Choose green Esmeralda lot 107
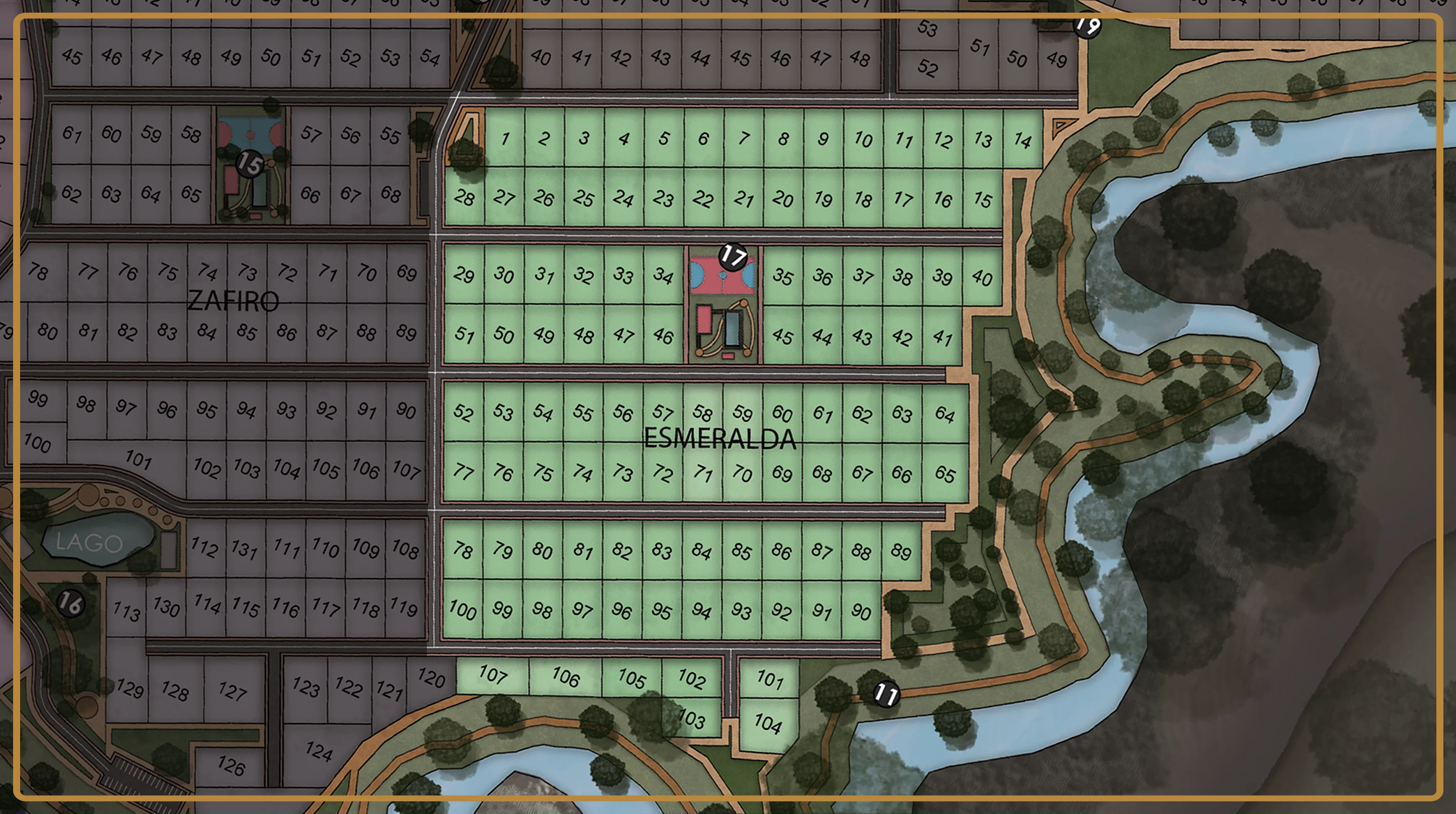The width and height of the screenshot is (1456, 814). point(492,675)
